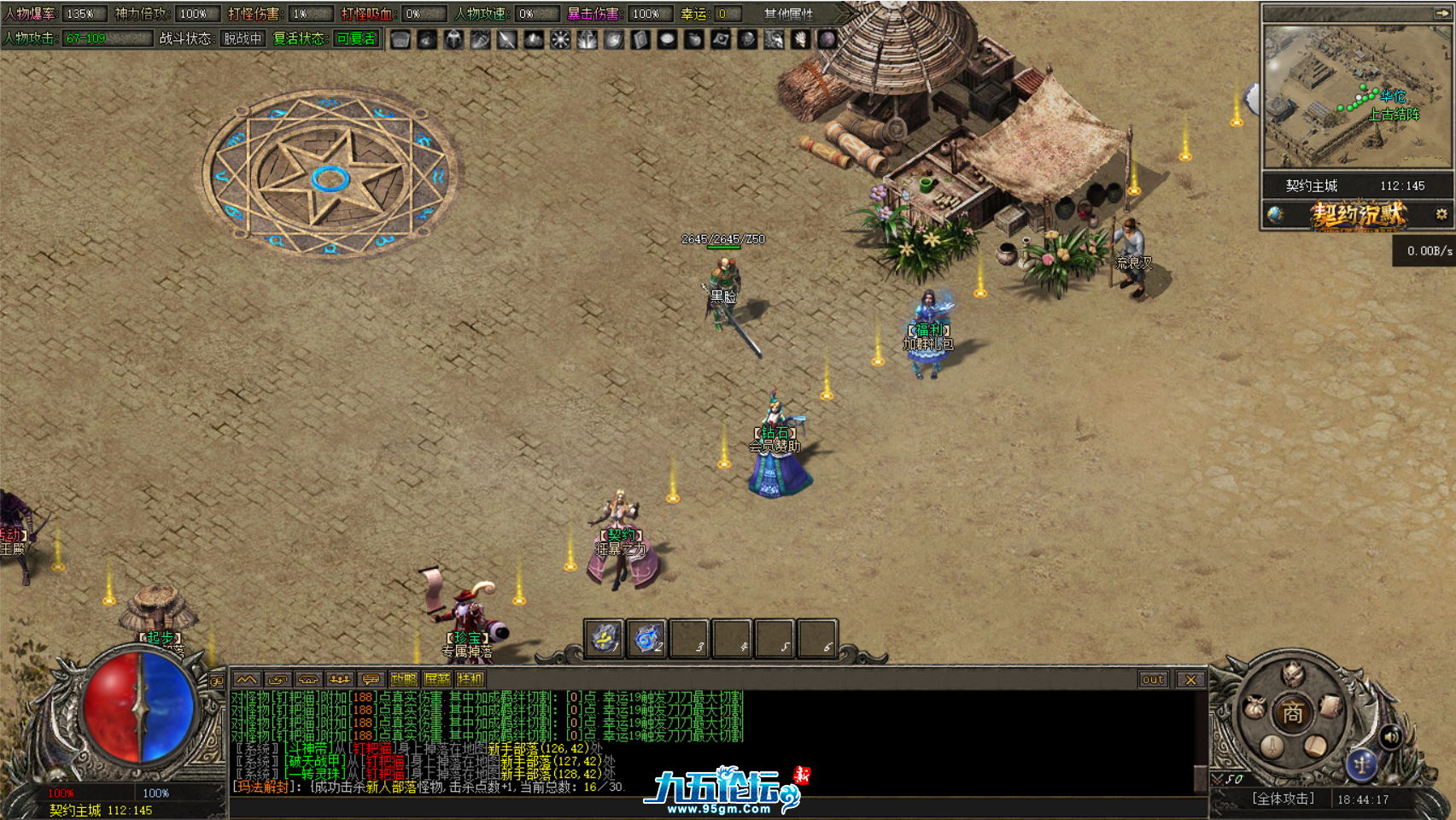Toggle the speaker sound icon
Viewport: 1456px width, 820px height.
pyautogui.click(x=1390, y=736)
